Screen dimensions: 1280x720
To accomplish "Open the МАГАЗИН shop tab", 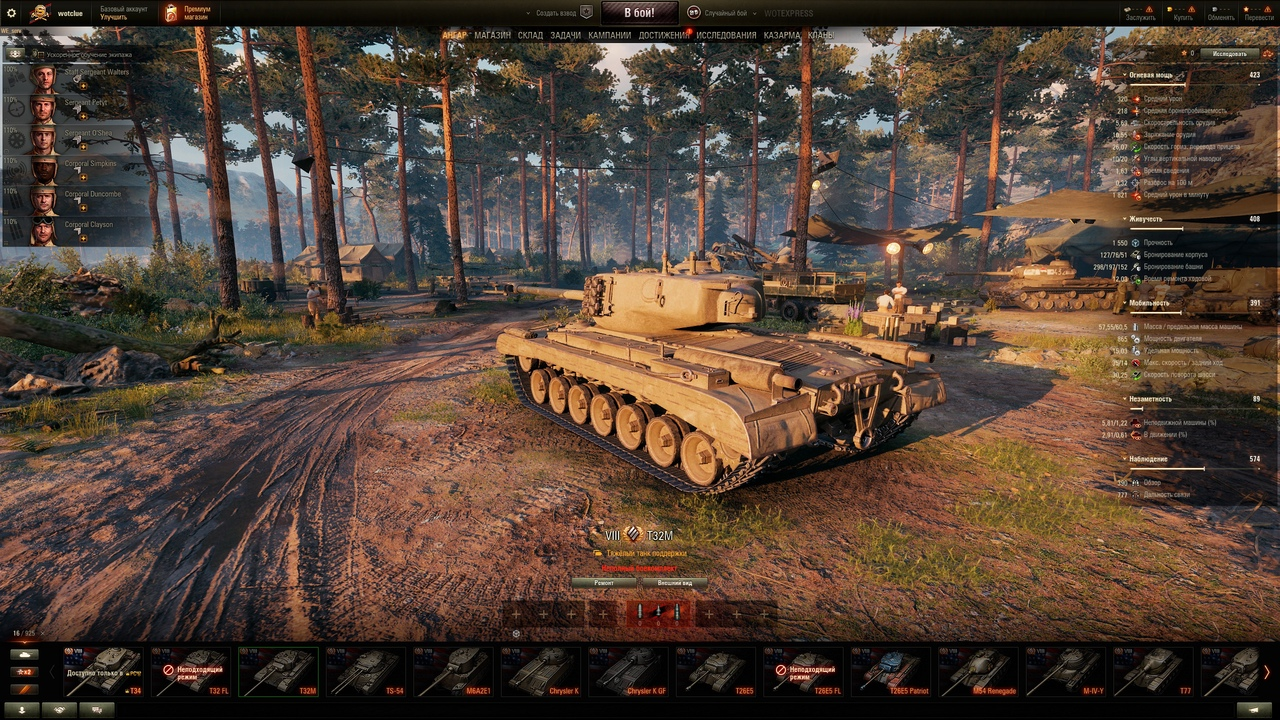I will [492, 35].
